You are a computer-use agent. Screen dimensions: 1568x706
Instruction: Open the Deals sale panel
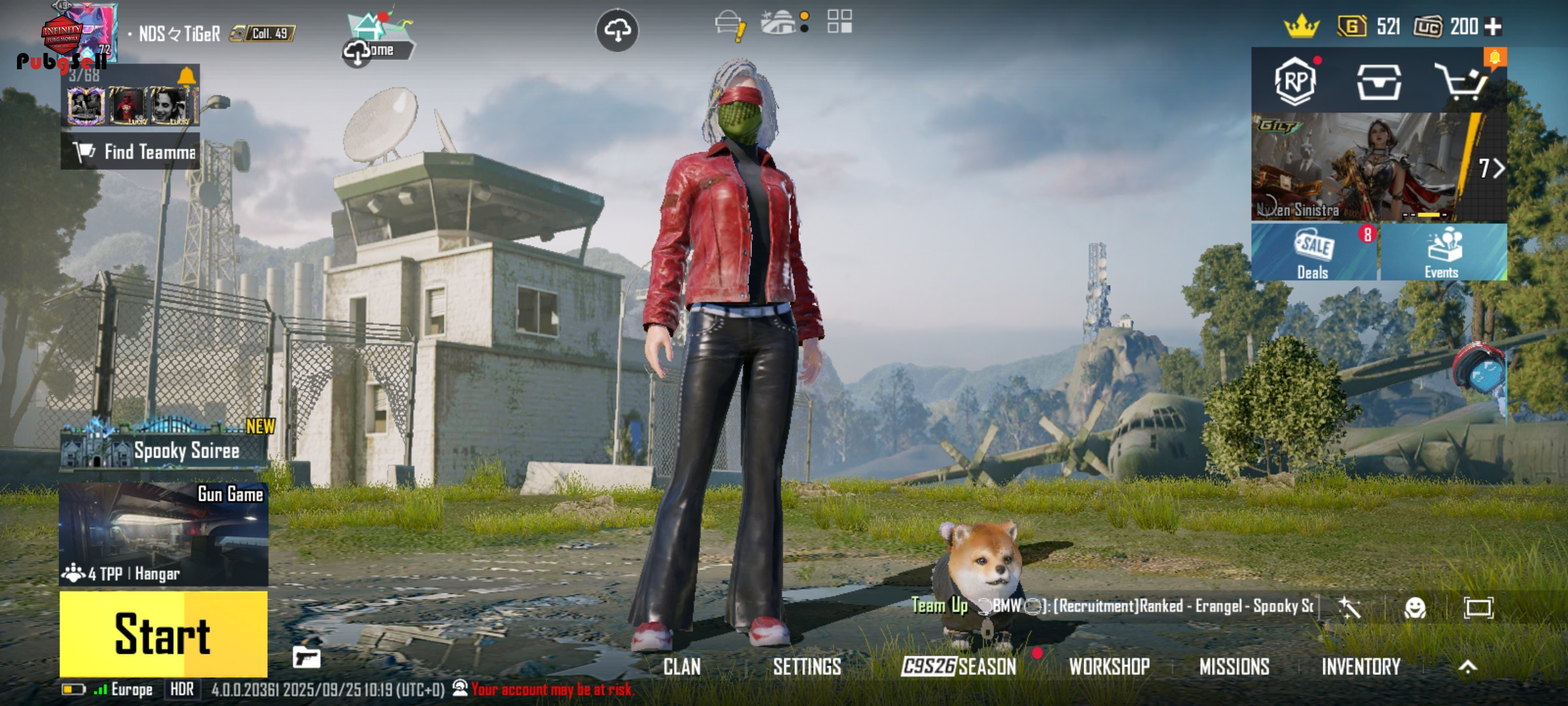pos(1313,252)
